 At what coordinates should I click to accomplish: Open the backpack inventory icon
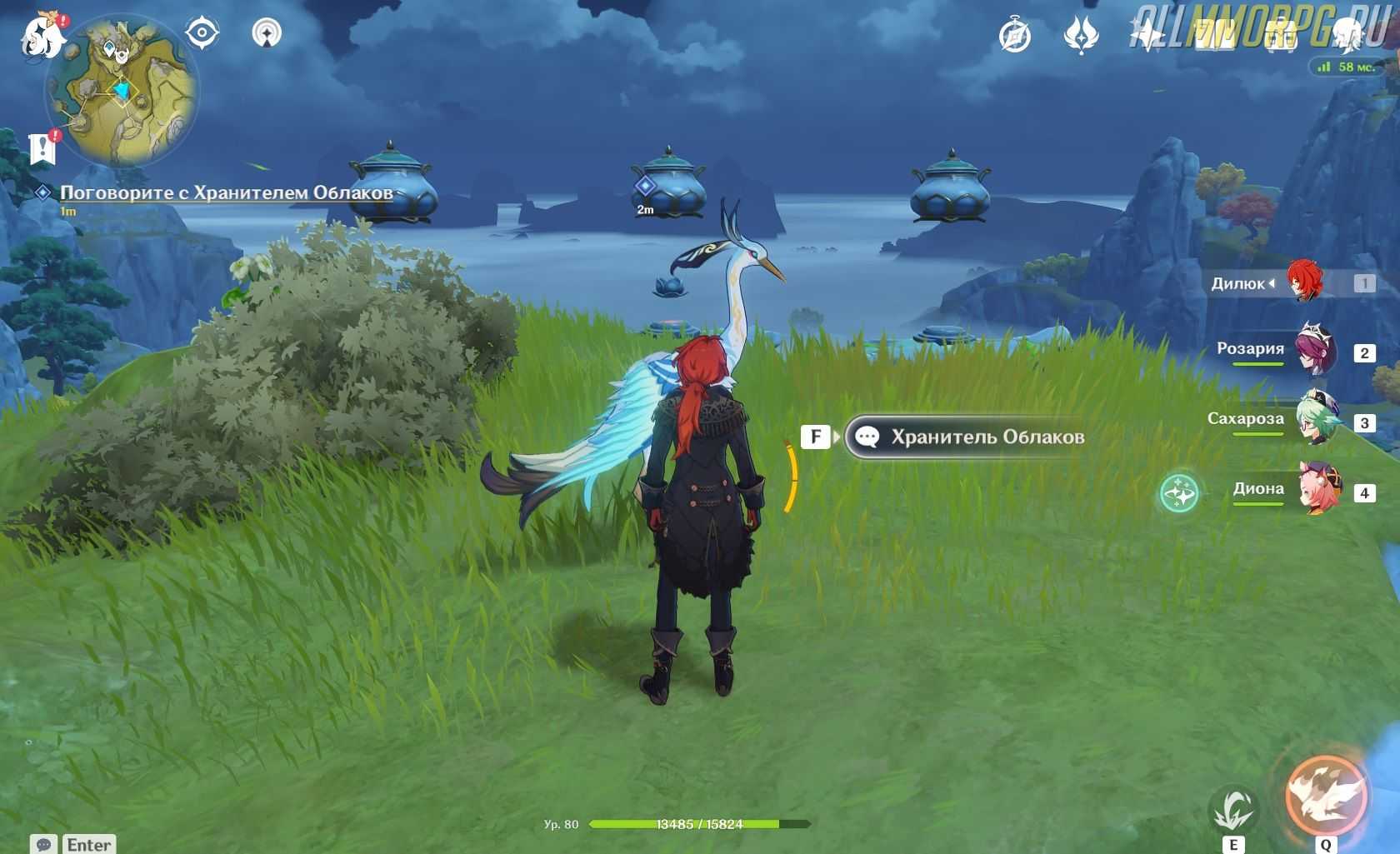click(1280, 37)
